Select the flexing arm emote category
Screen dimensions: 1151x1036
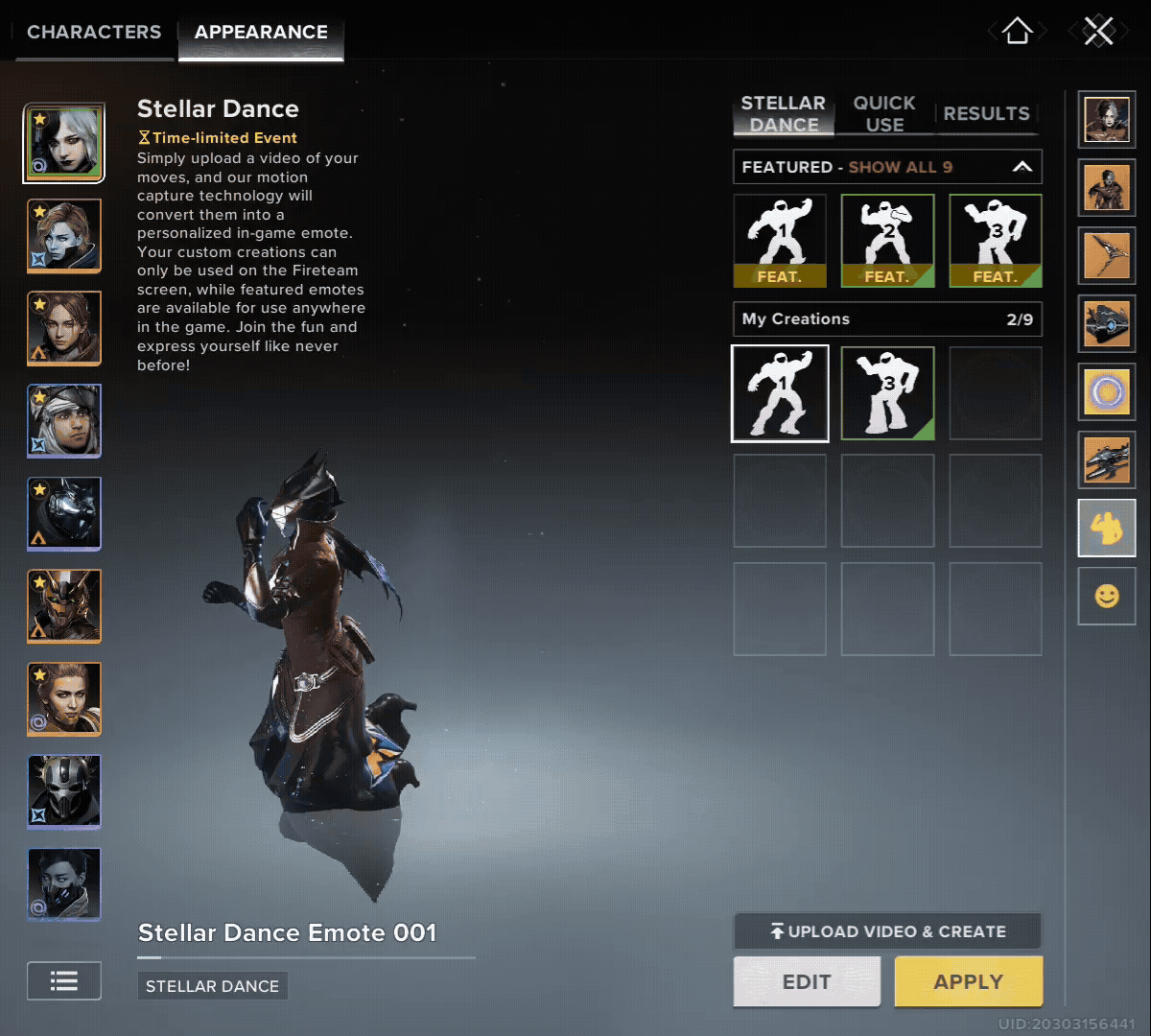1107,528
